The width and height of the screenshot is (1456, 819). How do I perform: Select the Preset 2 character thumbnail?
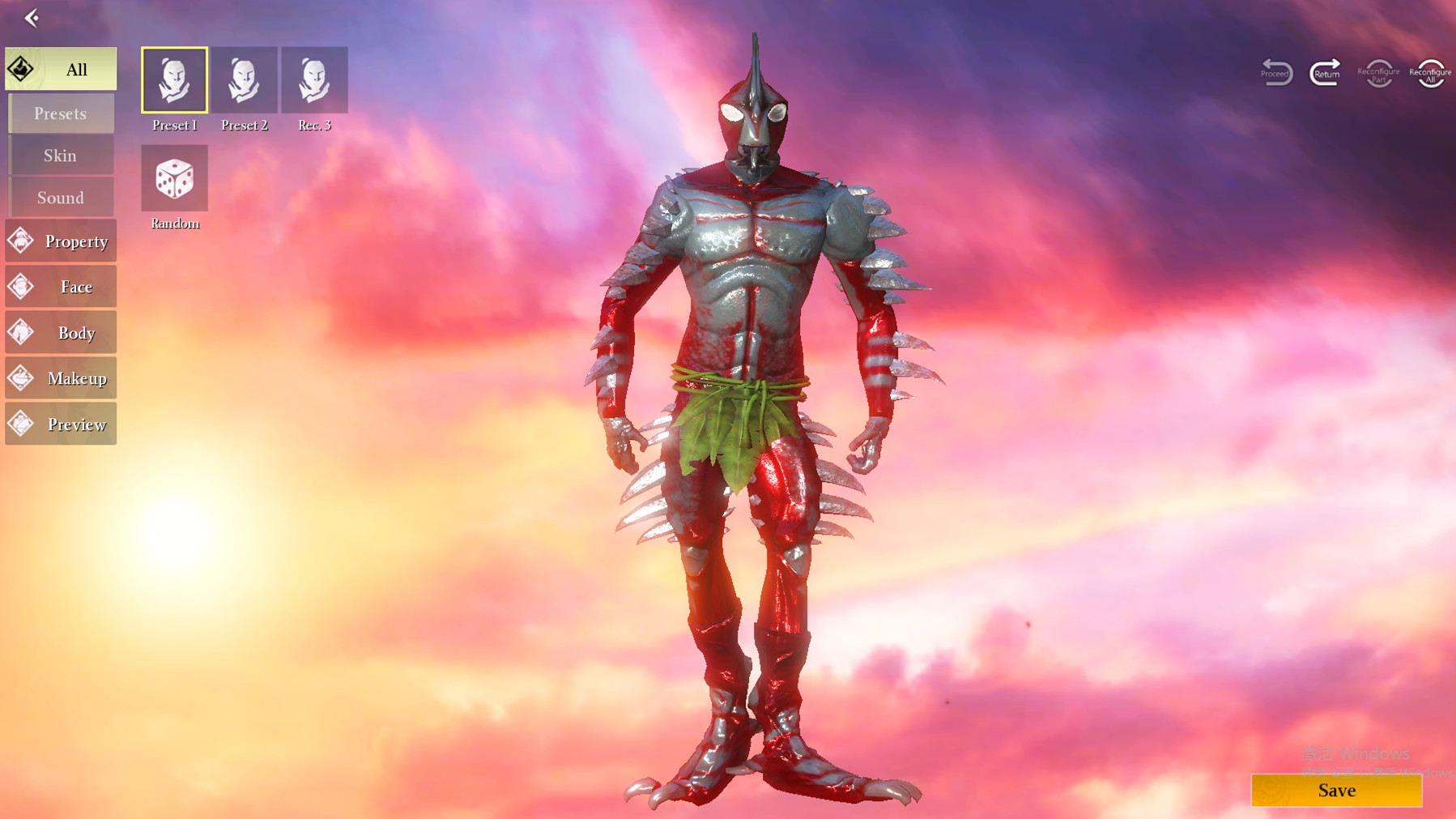(x=245, y=79)
